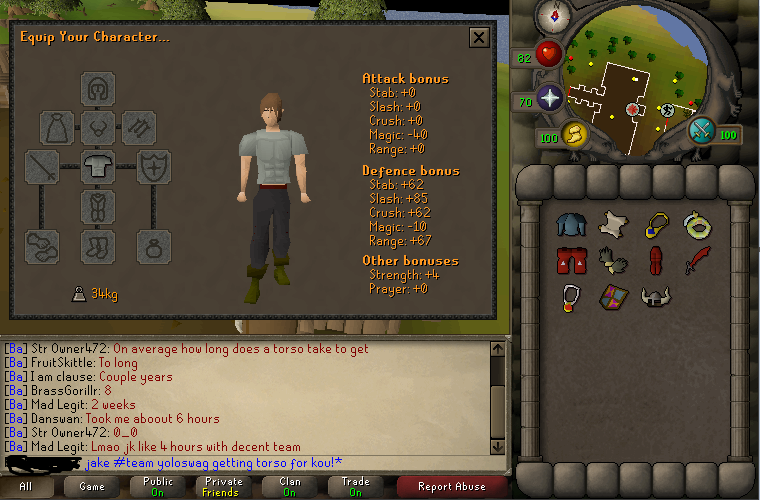
Task: Click the gloves in the inventory
Action: click(x=611, y=260)
